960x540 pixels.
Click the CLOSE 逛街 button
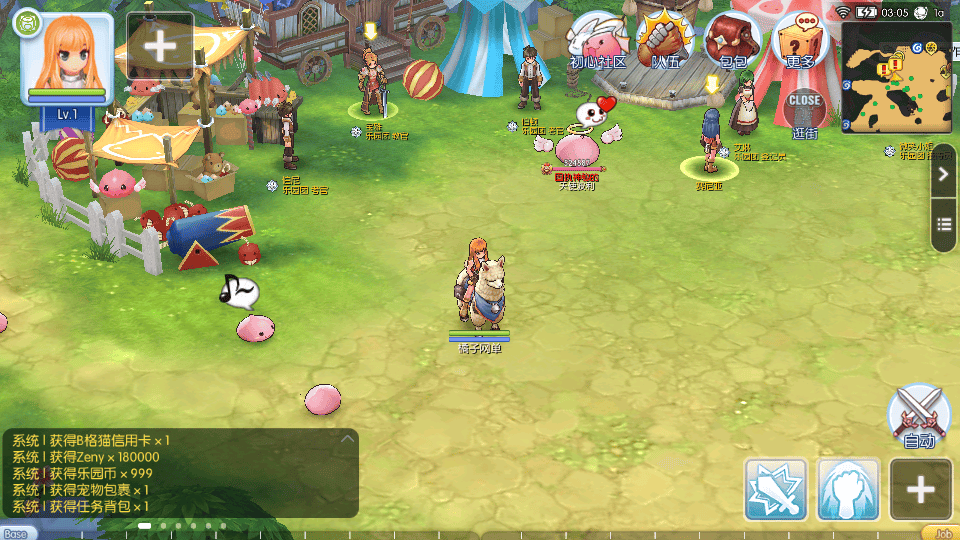point(804,110)
